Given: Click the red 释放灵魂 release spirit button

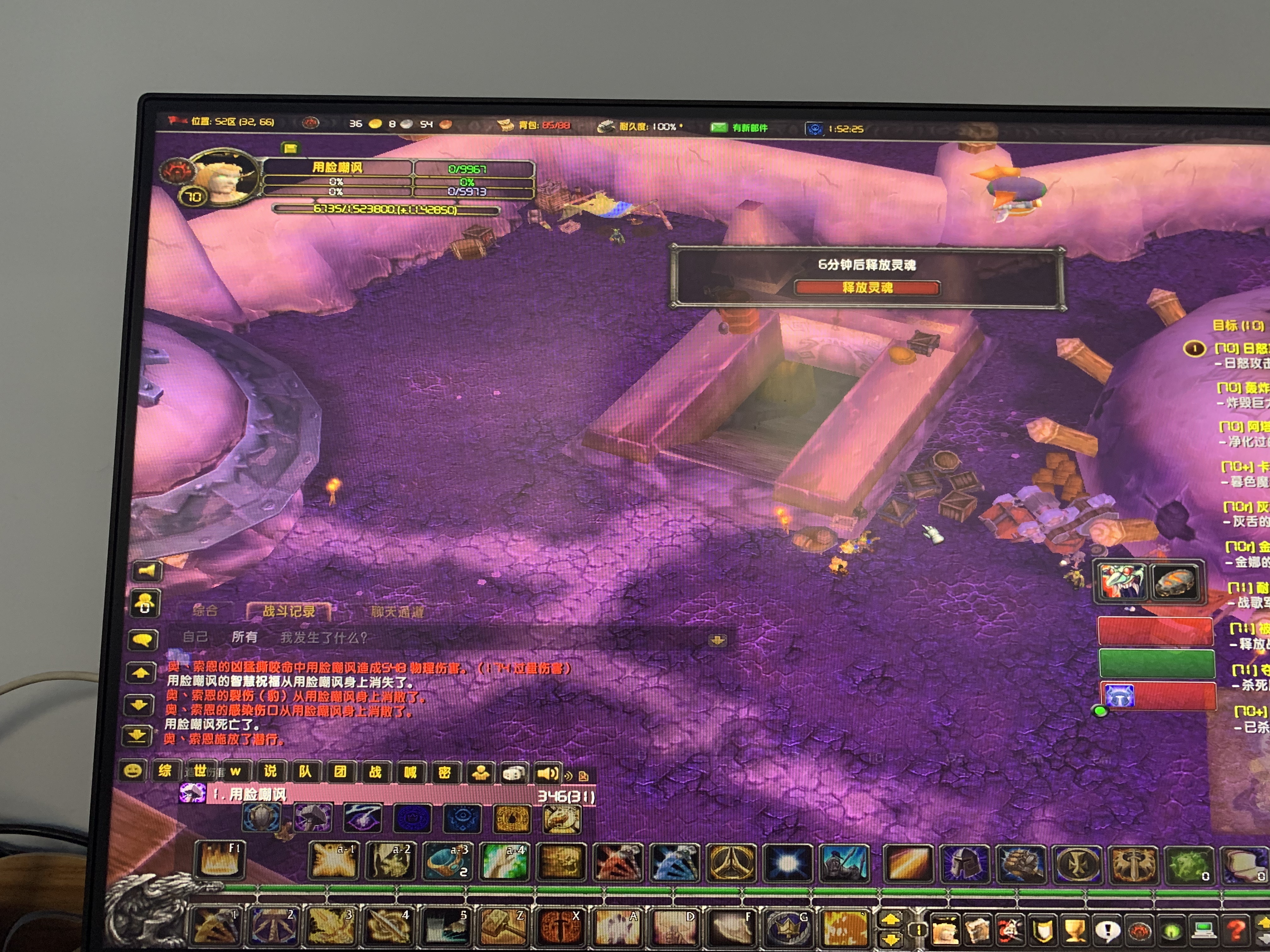Looking at the screenshot, I should [x=867, y=287].
